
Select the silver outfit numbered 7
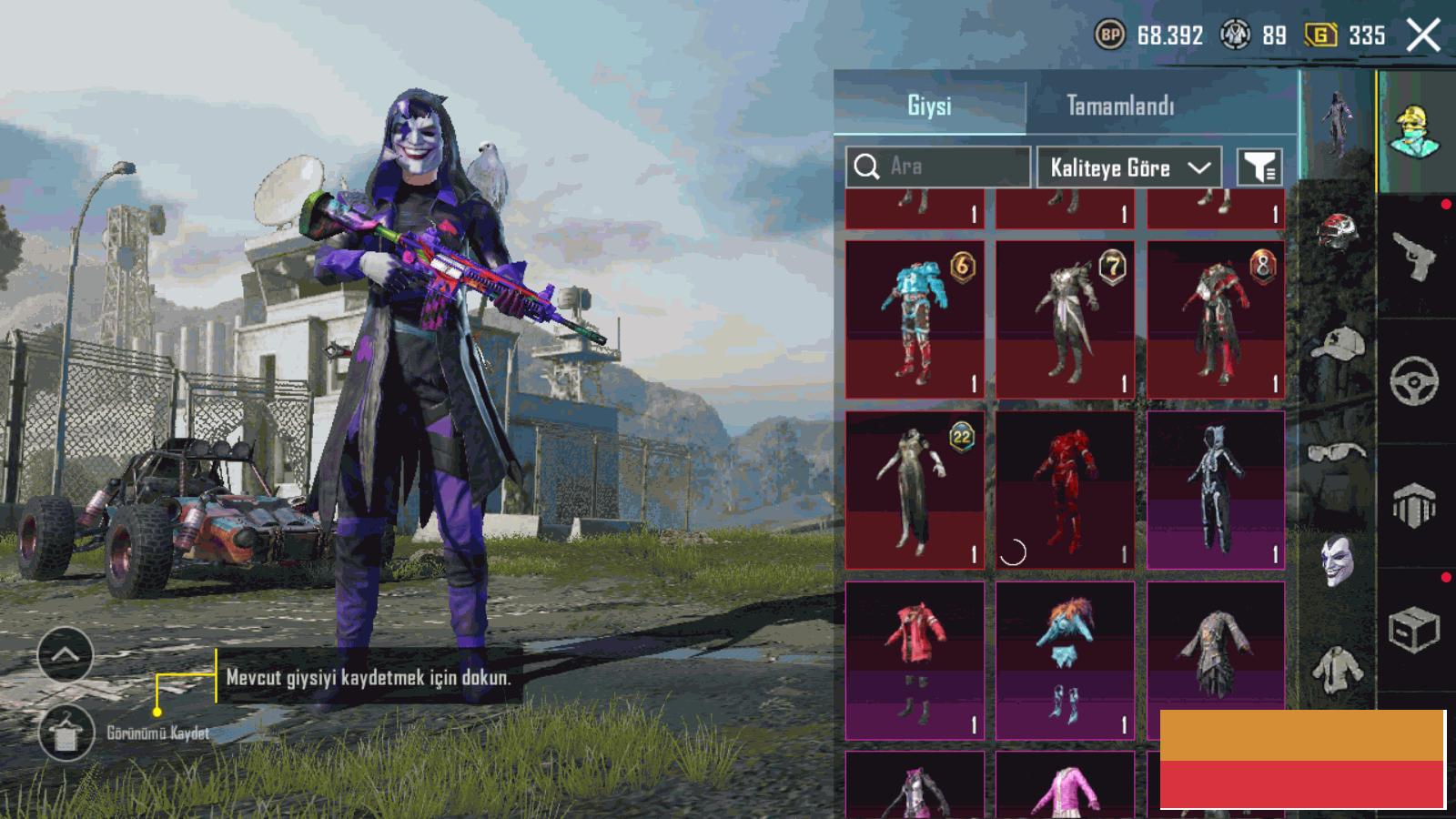[x=1065, y=319]
